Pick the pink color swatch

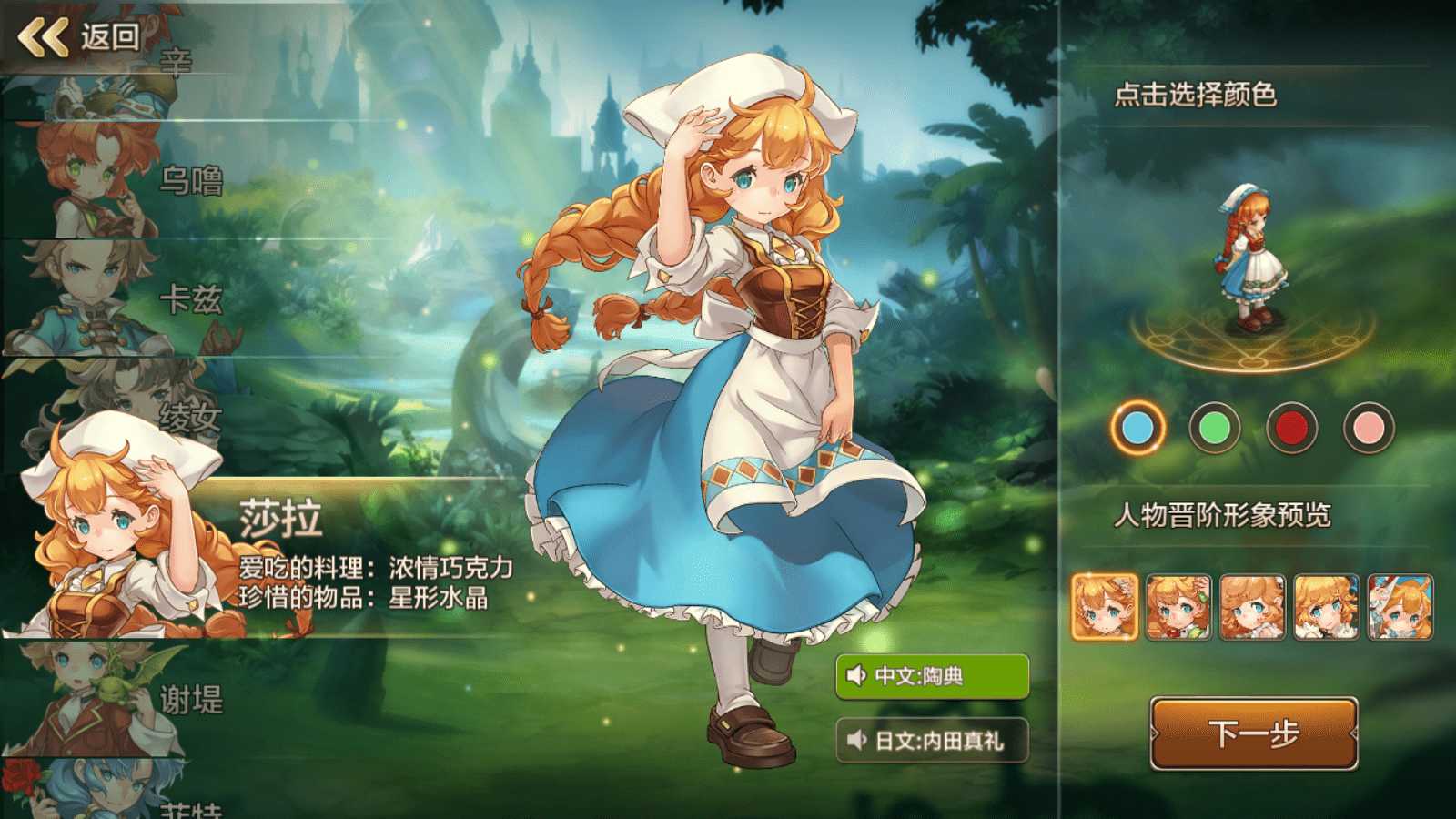coord(1370,428)
